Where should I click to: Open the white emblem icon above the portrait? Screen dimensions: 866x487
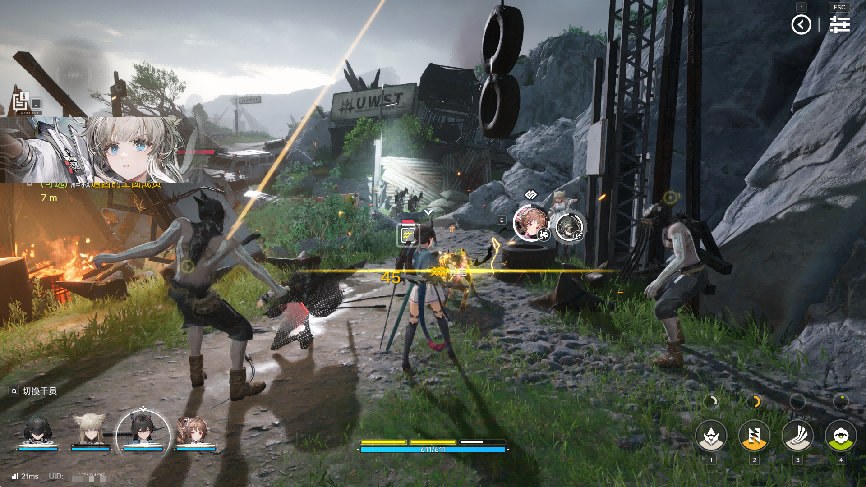(x=22, y=101)
